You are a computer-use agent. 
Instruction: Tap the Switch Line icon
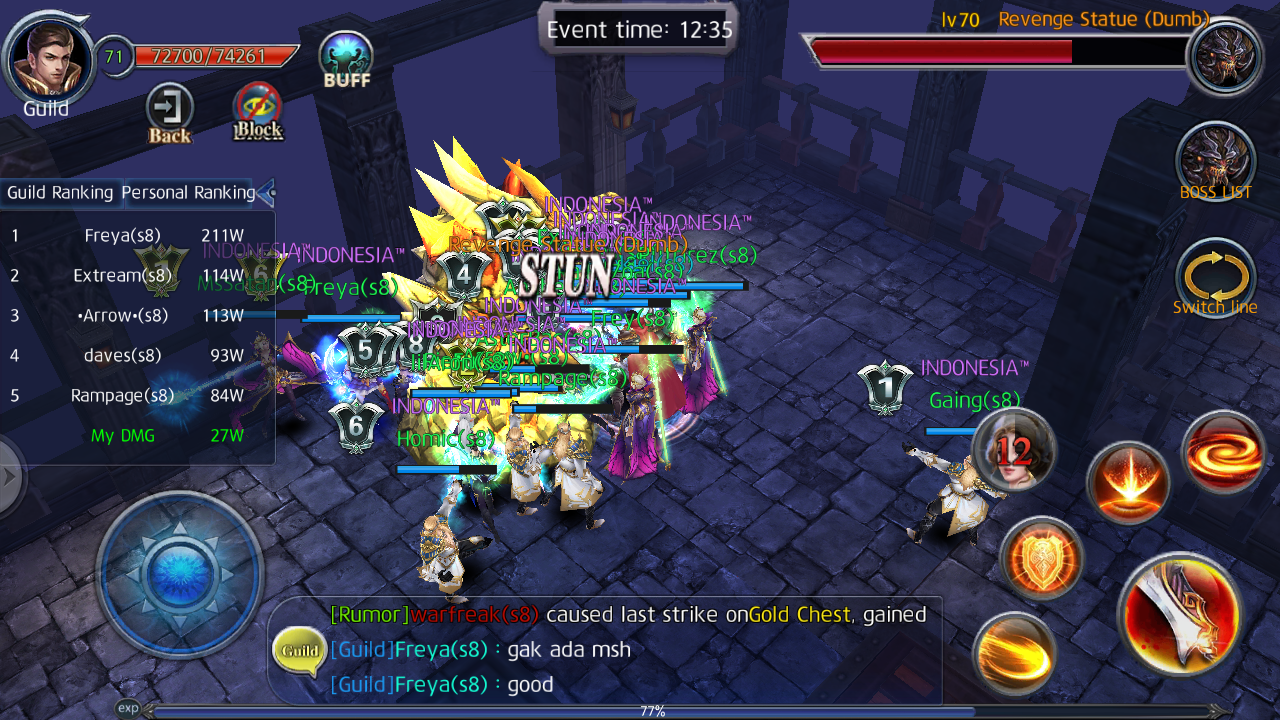pos(1215,278)
